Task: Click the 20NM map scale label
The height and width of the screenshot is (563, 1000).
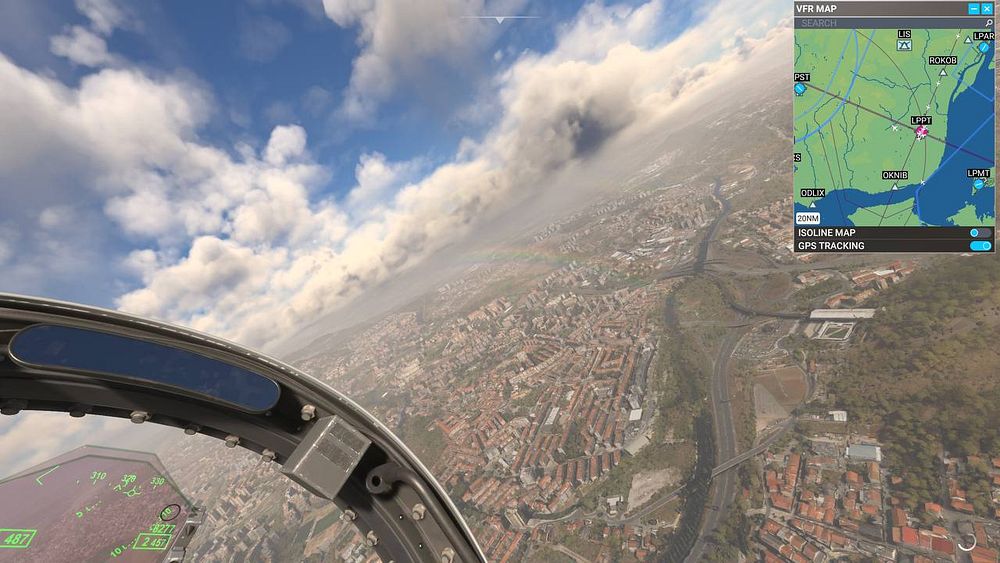Action: [x=807, y=218]
